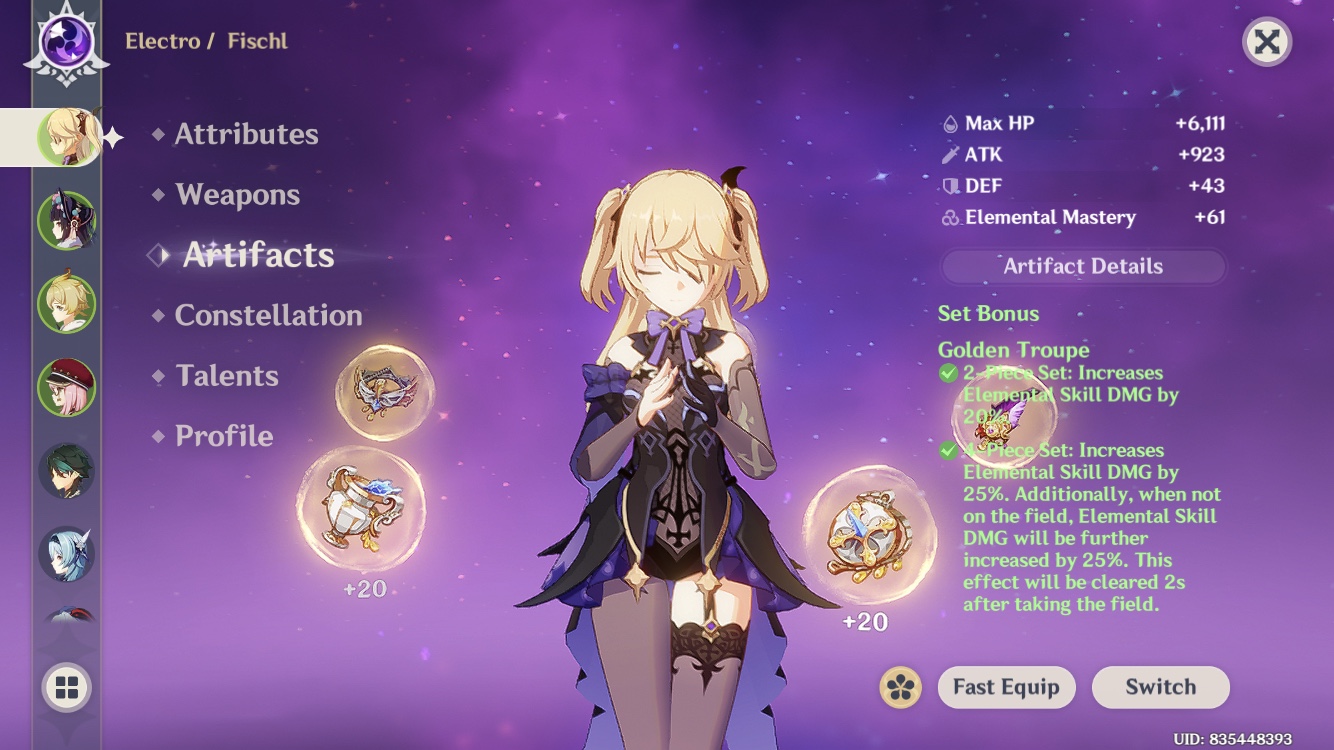The width and height of the screenshot is (1334, 750).
Task: Open the Talents section
Action: pos(228,376)
